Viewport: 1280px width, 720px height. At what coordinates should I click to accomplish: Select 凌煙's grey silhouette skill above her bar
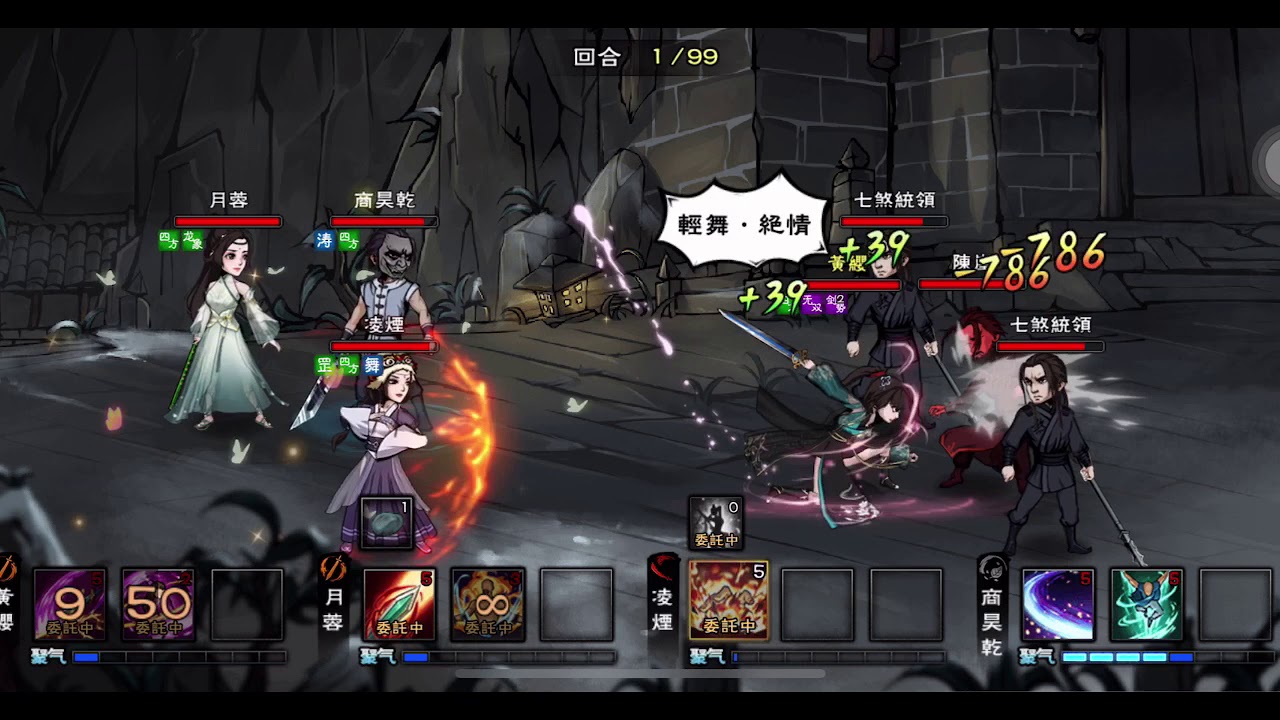716,523
